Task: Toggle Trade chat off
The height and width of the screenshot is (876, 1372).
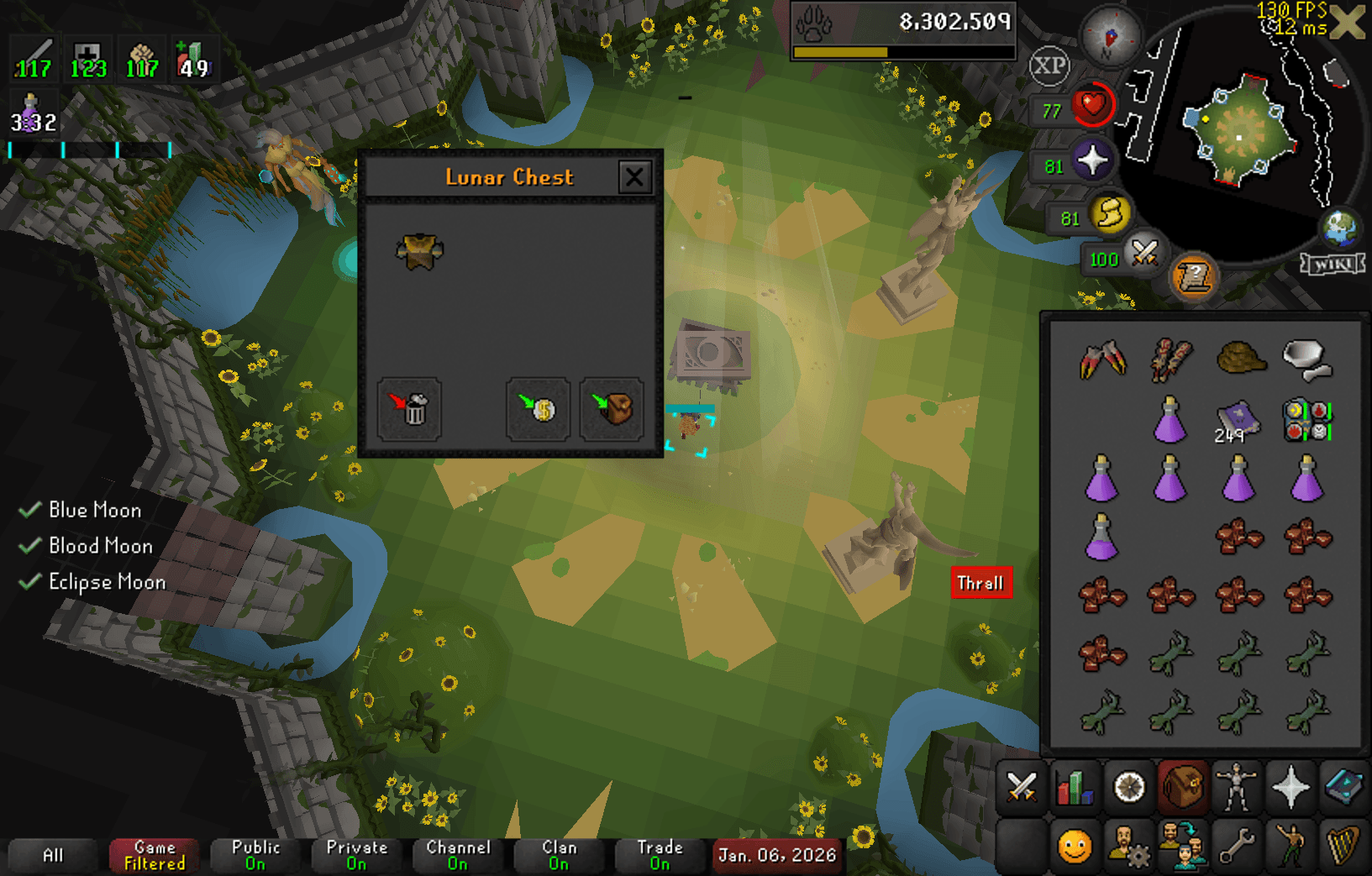Action: click(x=659, y=854)
